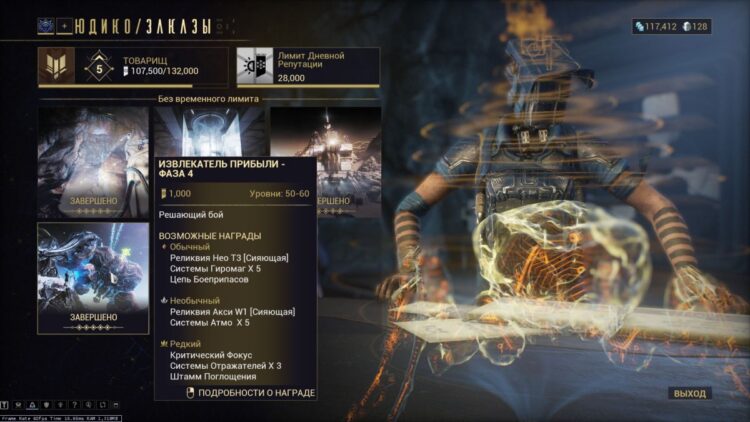This screenshot has height=422, width=750.
Task: Open ПОДРОБНОСТИ О НАГРАДЕ reward details
Action: click(x=251, y=393)
